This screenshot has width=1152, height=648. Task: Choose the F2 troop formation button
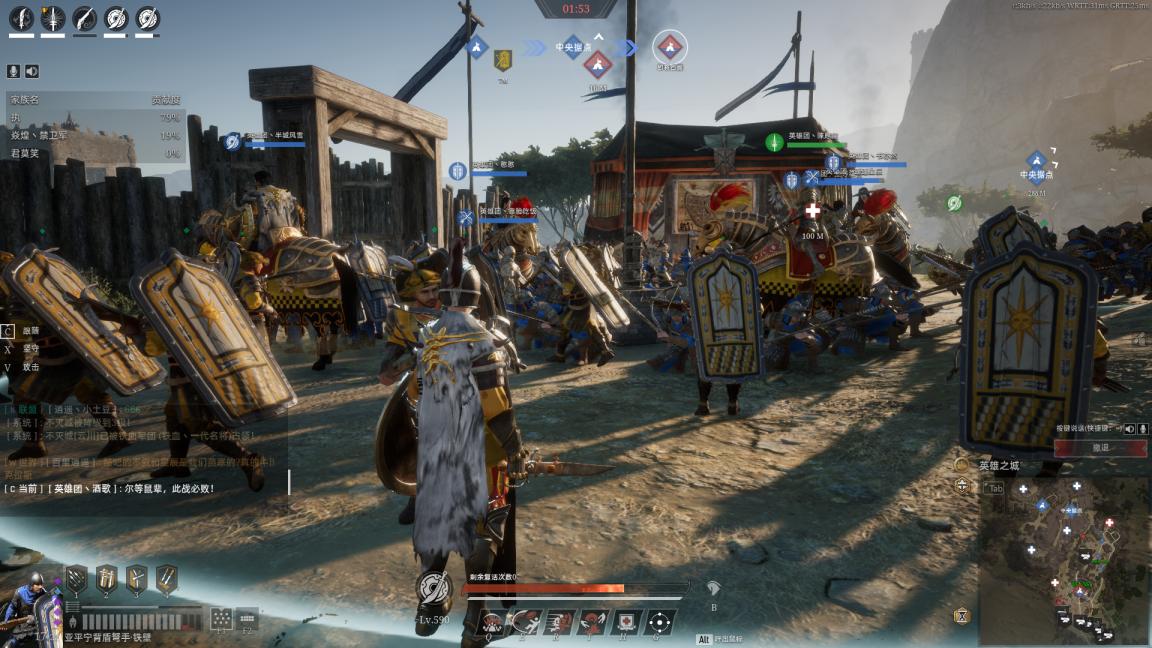(x=247, y=619)
